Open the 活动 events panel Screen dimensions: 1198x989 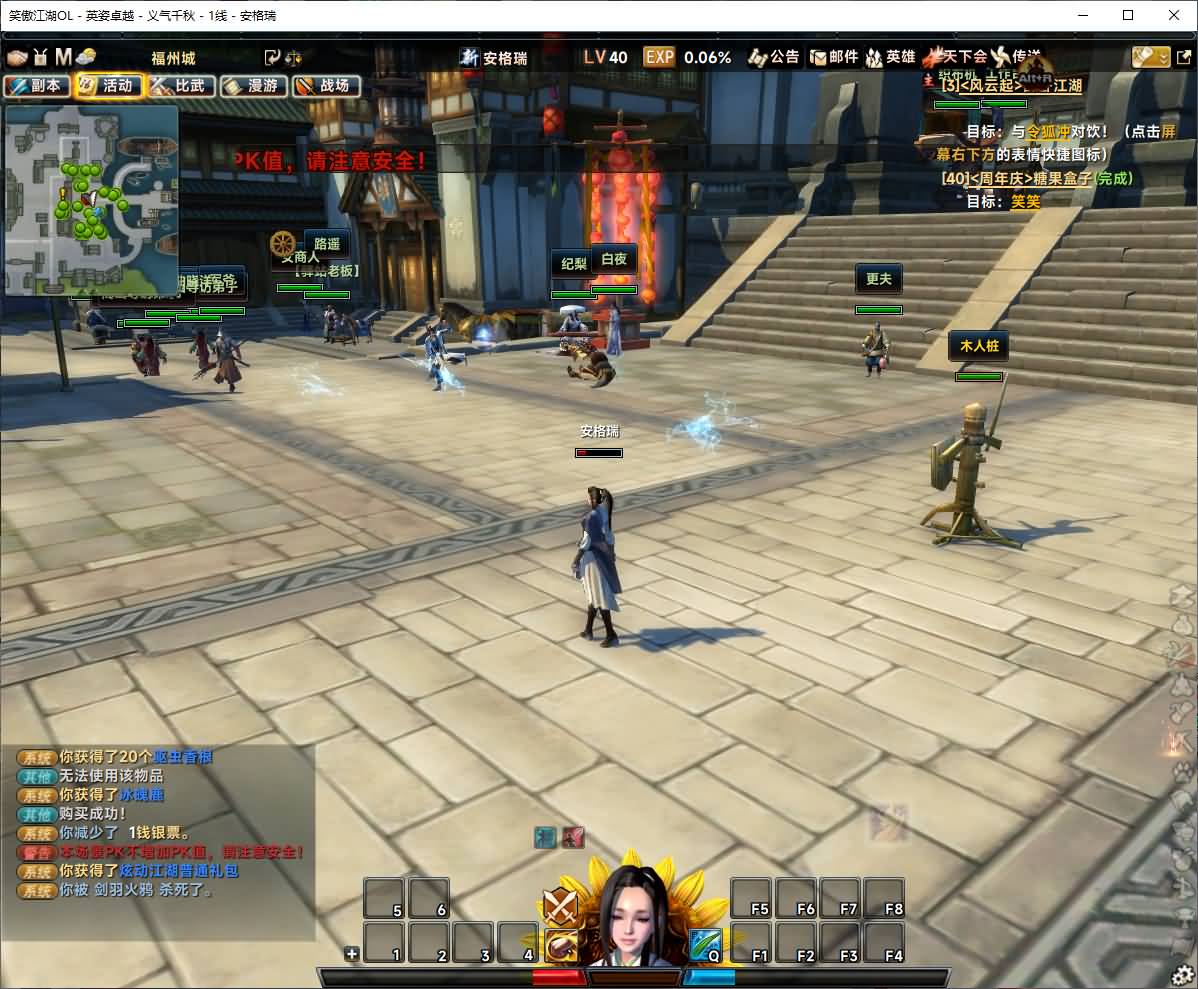[x=108, y=86]
